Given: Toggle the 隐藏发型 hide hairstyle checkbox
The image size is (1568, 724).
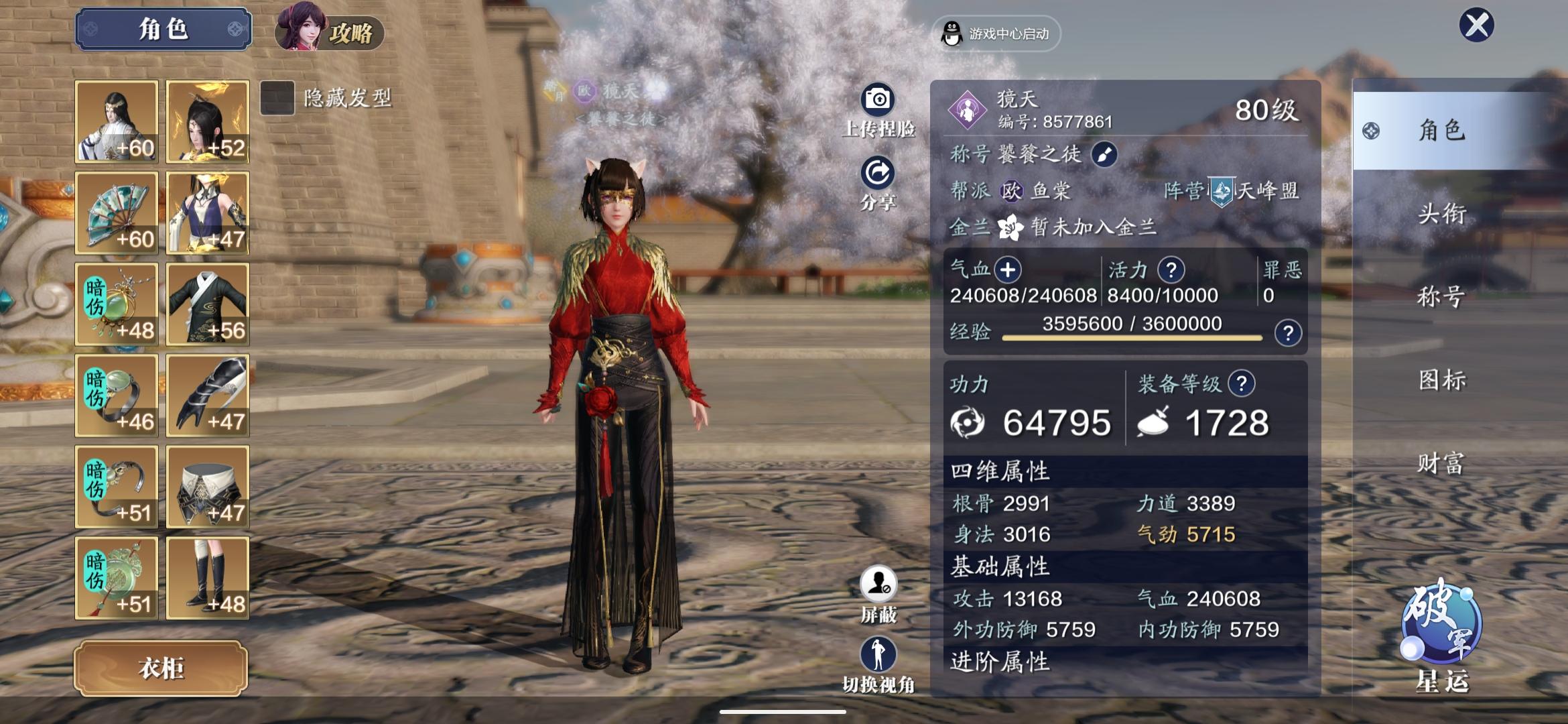Looking at the screenshot, I should (x=277, y=98).
